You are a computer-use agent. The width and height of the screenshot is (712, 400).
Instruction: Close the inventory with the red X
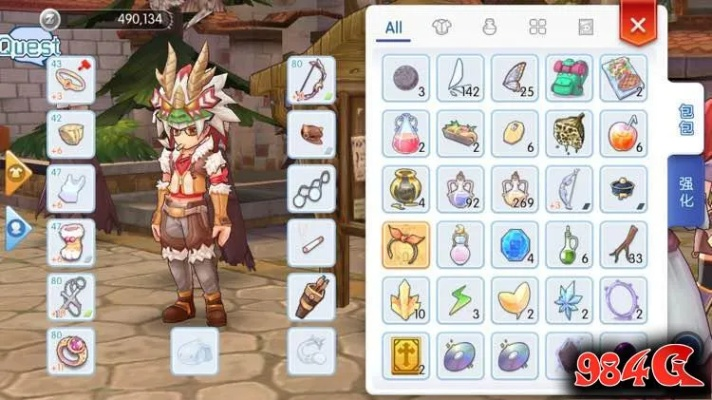[x=638, y=24]
